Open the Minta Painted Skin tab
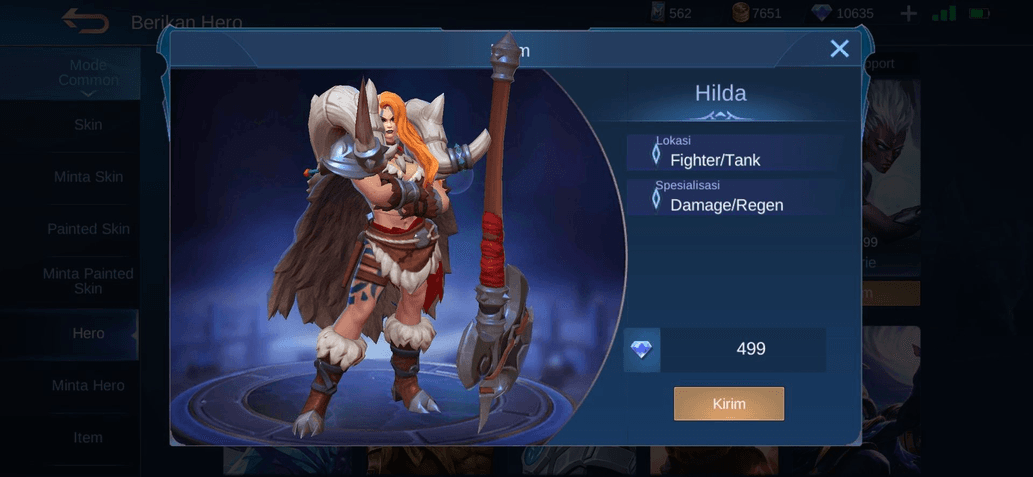Viewport: 1033px width, 477px height. tap(88, 281)
